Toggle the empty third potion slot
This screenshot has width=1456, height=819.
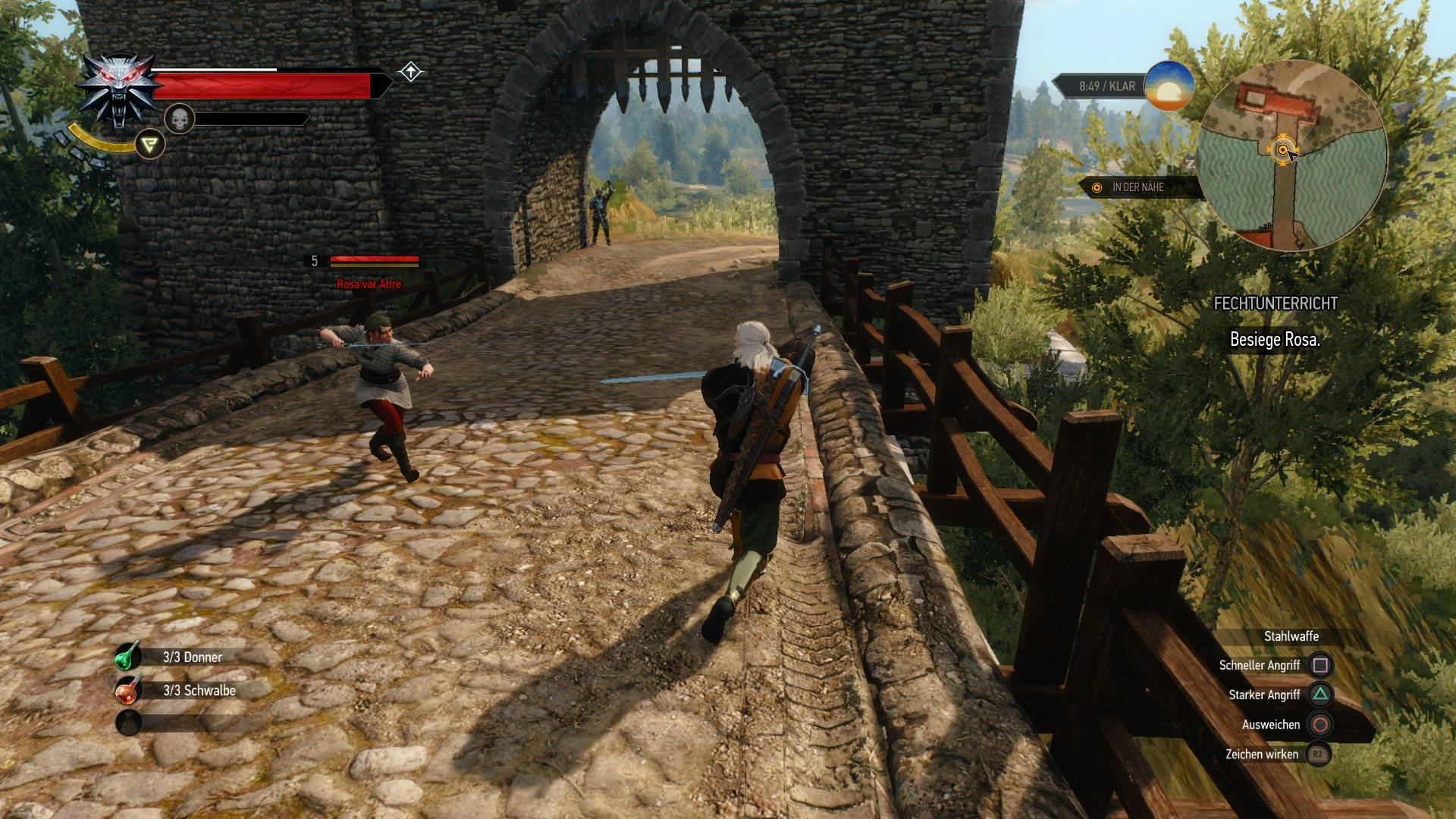pos(130,723)
